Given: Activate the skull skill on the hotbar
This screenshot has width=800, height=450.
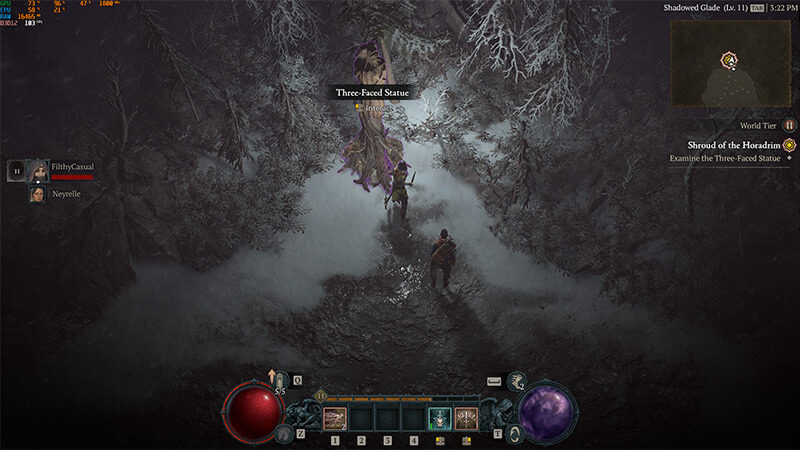Looking at the screenshot, I should click(x=439, y=417).
